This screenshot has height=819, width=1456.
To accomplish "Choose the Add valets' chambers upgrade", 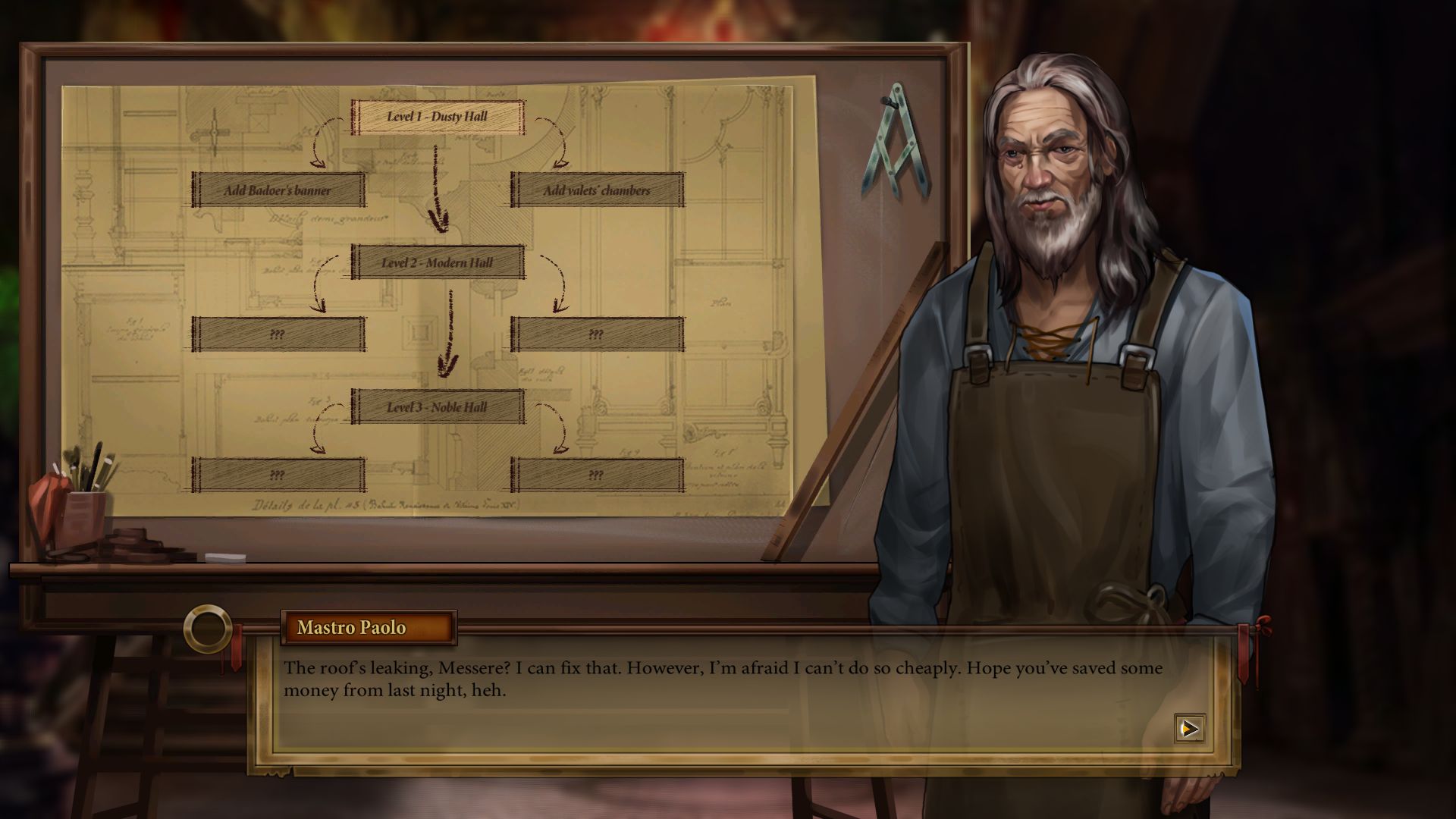I will pyautogui.click(x=597, y=190).
